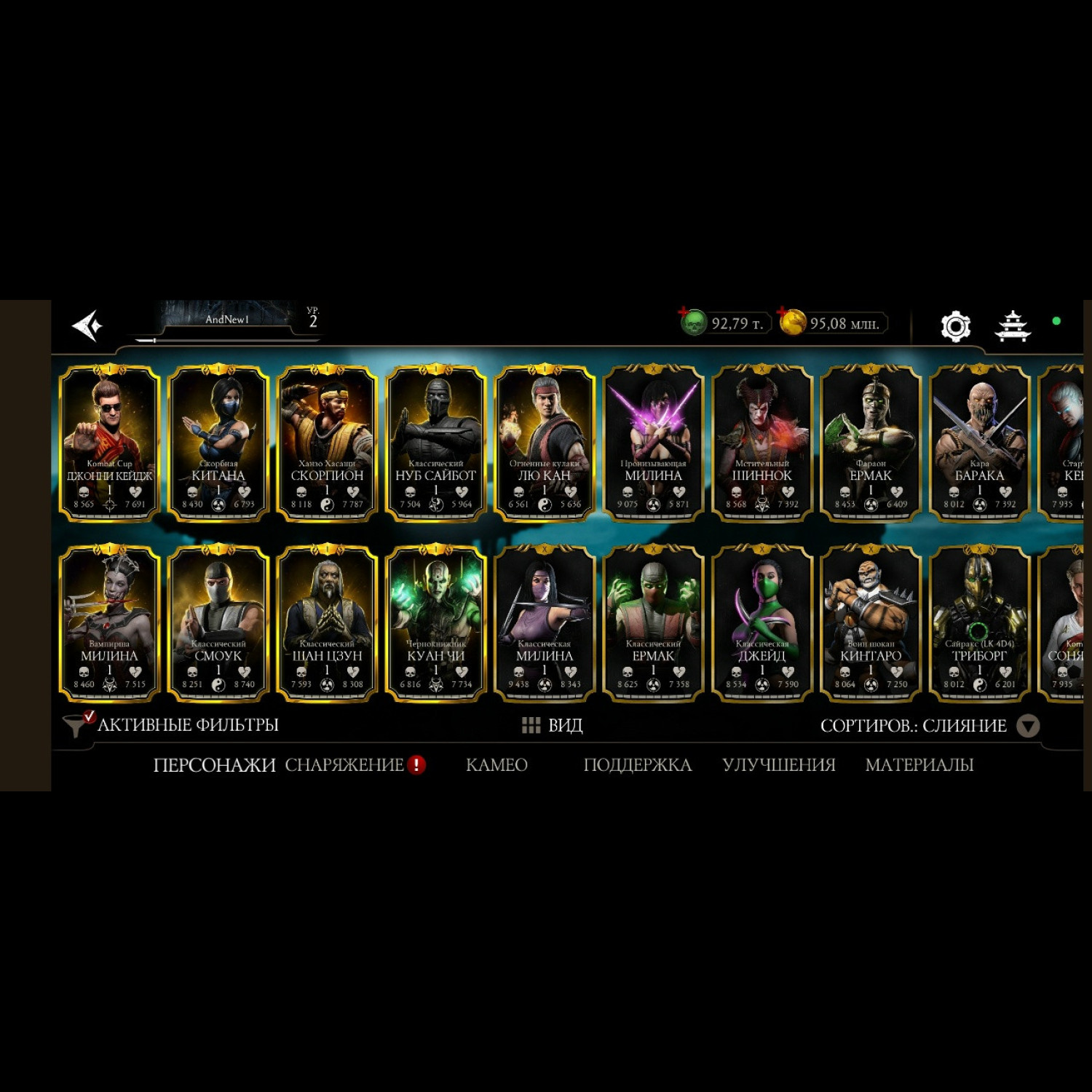Screen dimensions: 1092x1092
Task: Pick the Нуб Сайбот card
Action: [435, 443]
